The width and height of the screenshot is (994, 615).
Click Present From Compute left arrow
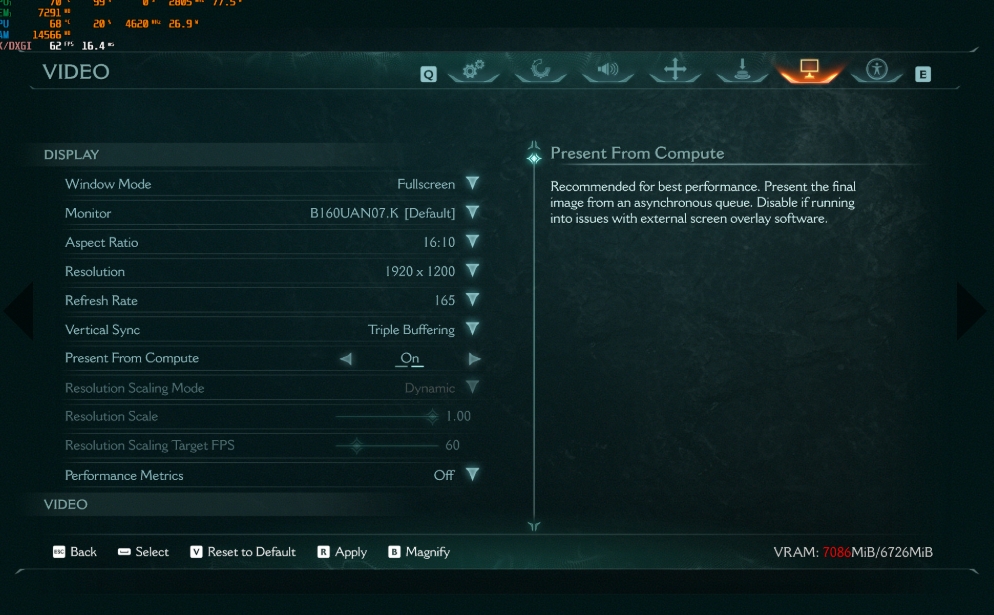346,359
